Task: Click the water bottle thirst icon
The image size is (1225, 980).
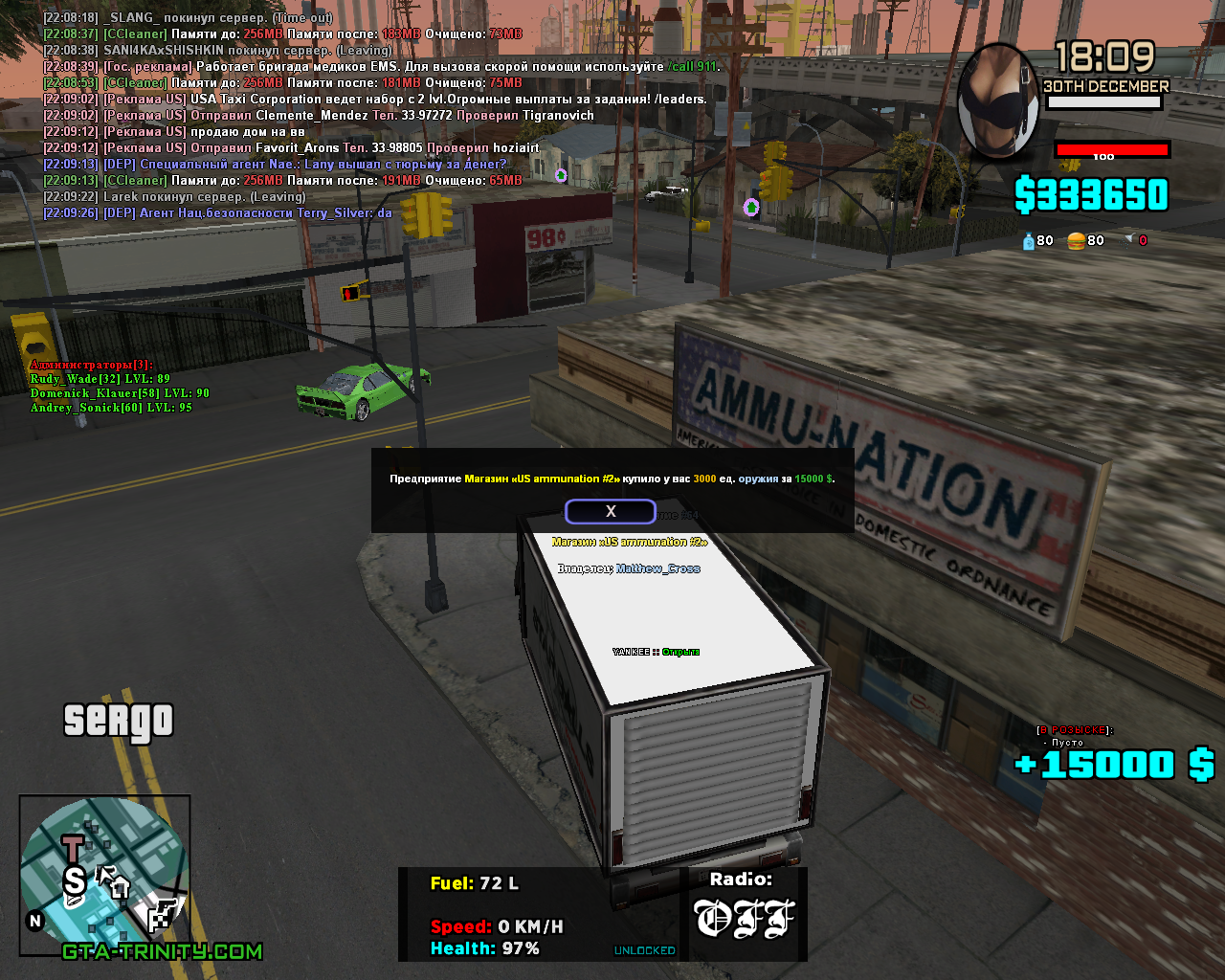Action: point(1029,241)
